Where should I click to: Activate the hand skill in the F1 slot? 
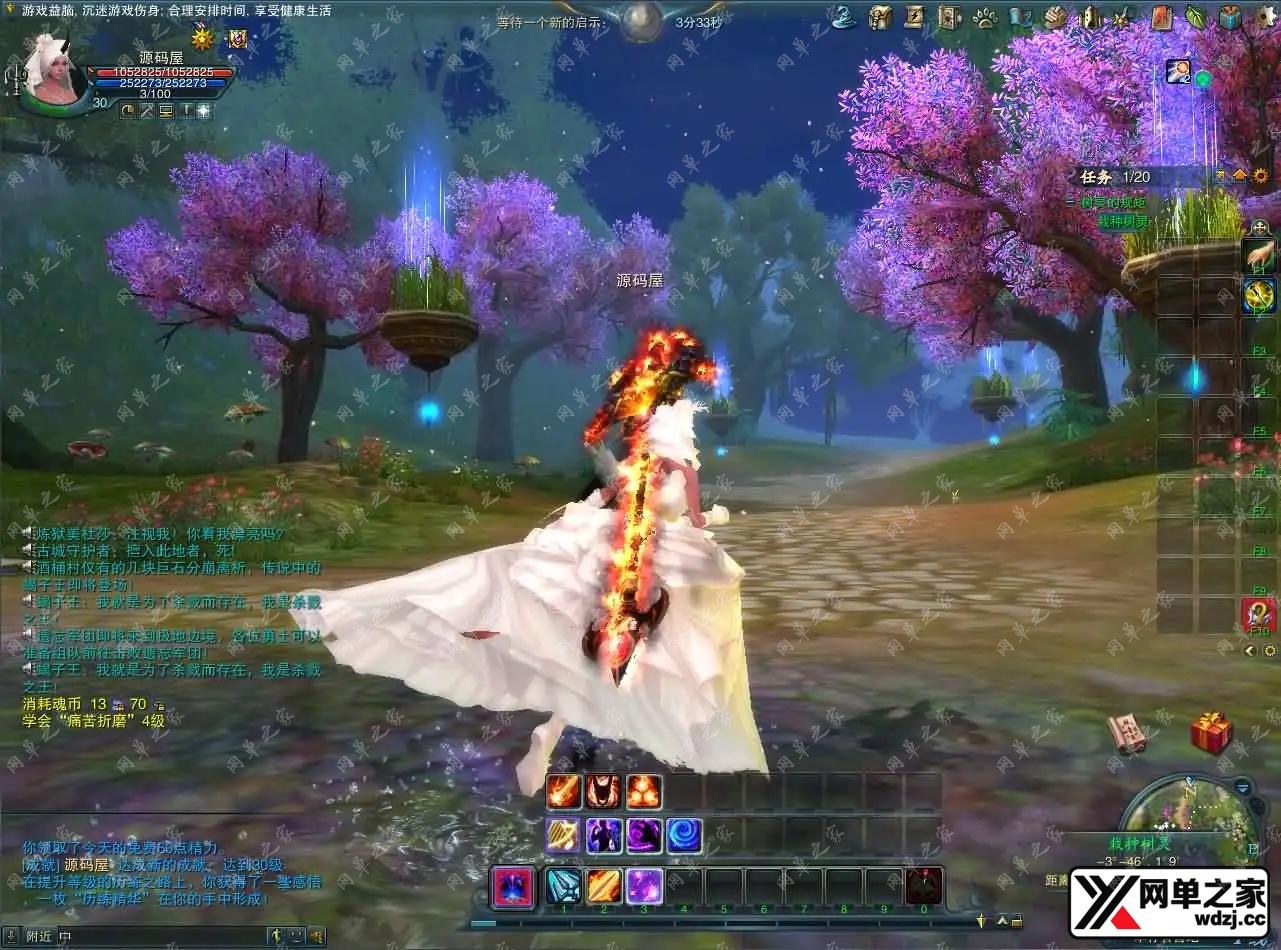pos(1258,254)
